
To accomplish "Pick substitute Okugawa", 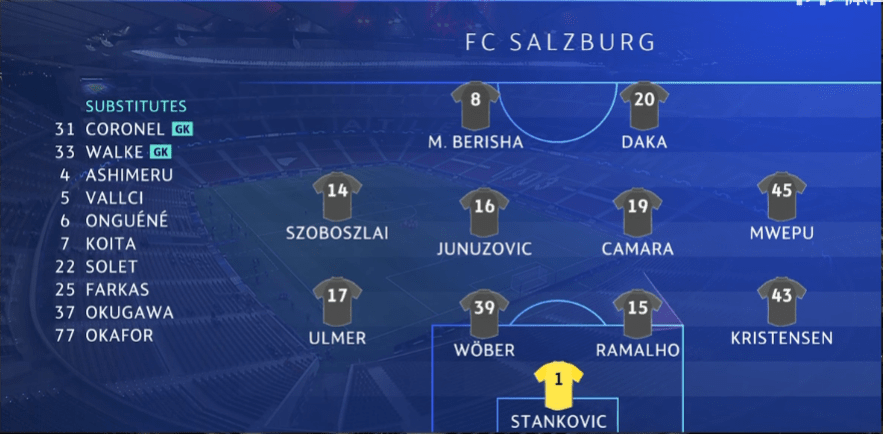I will point(129,312).
